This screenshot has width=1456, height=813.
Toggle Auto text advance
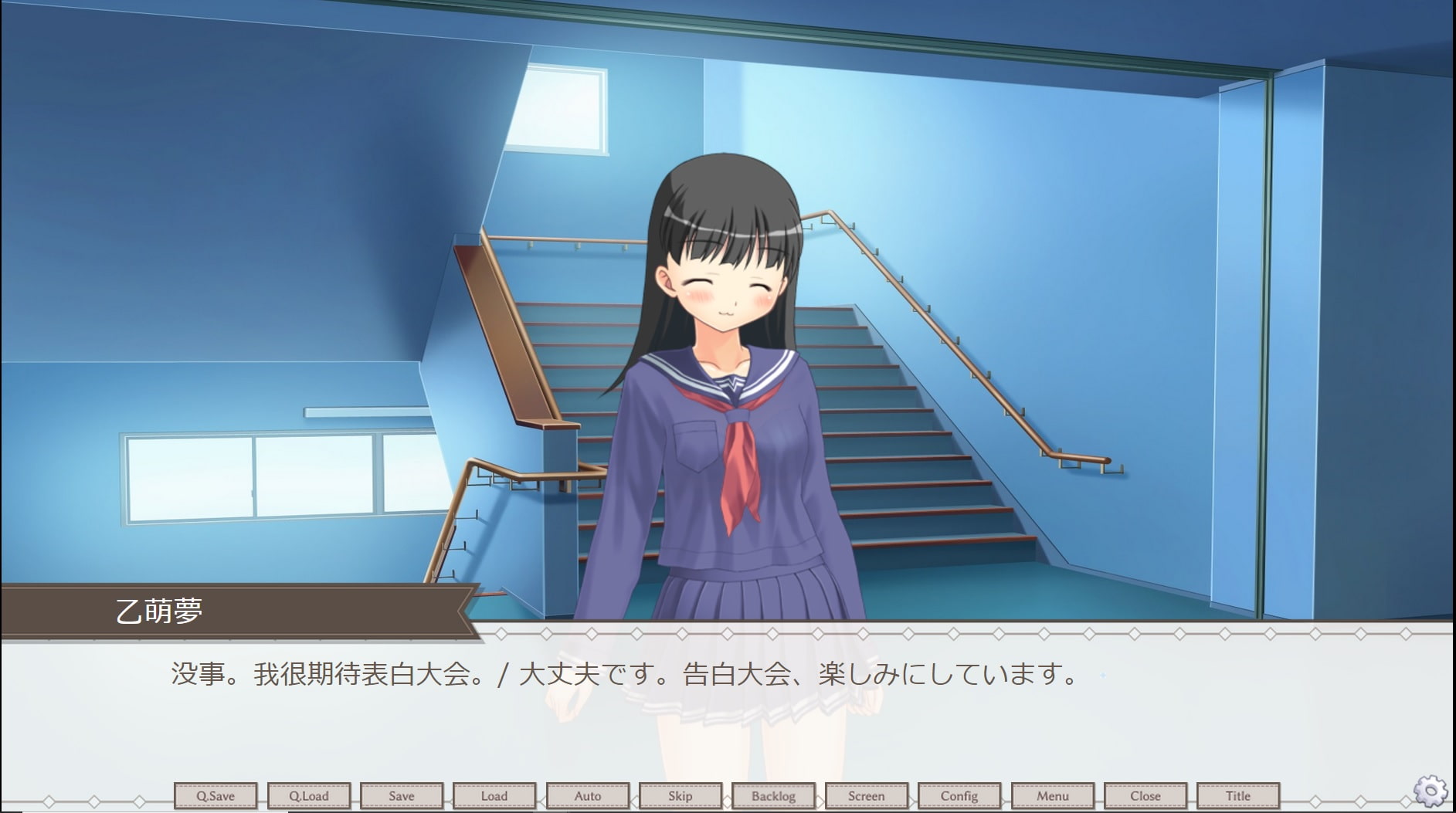(588, 795)
